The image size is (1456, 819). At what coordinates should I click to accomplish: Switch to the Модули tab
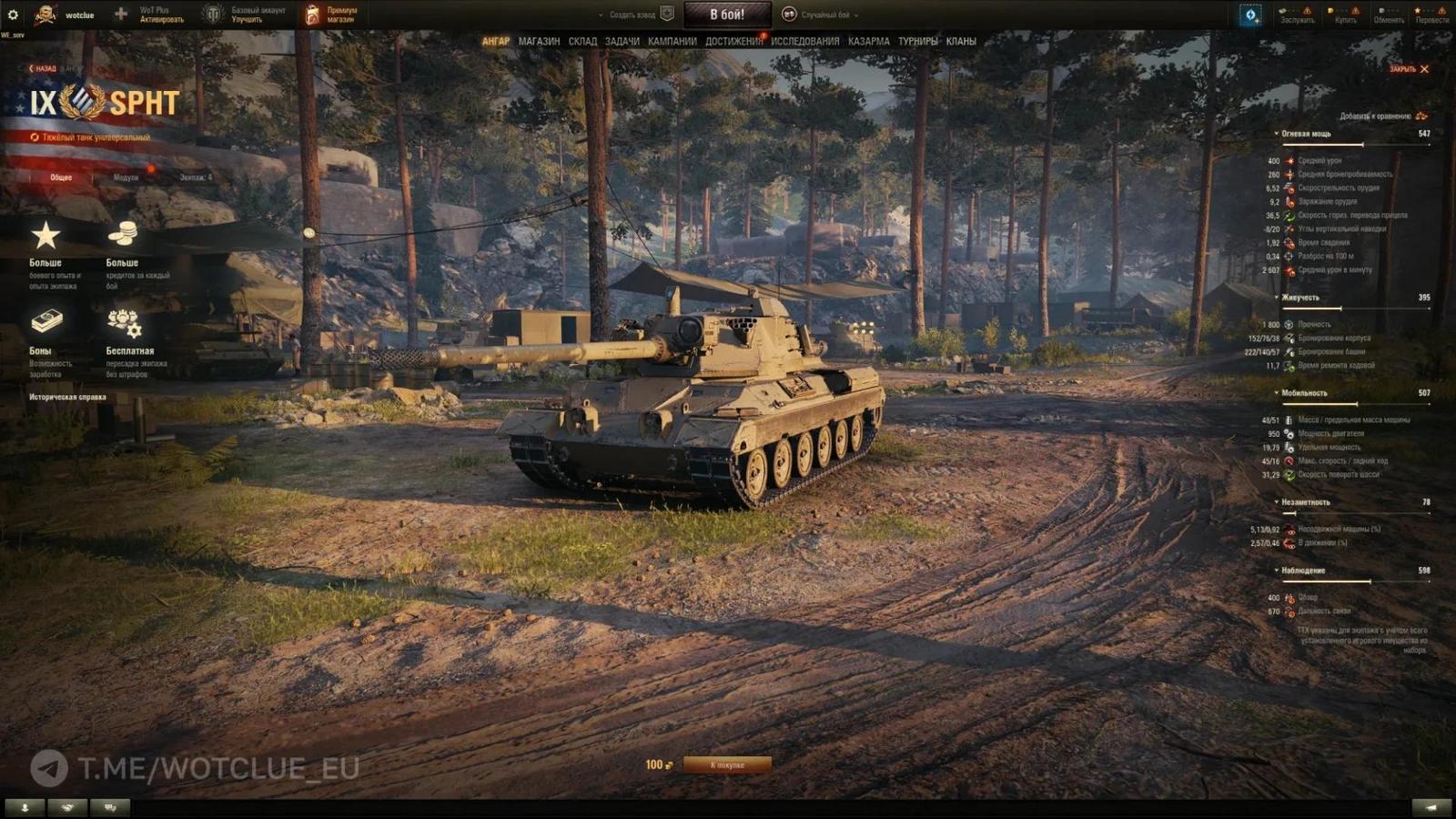[128, 177]
